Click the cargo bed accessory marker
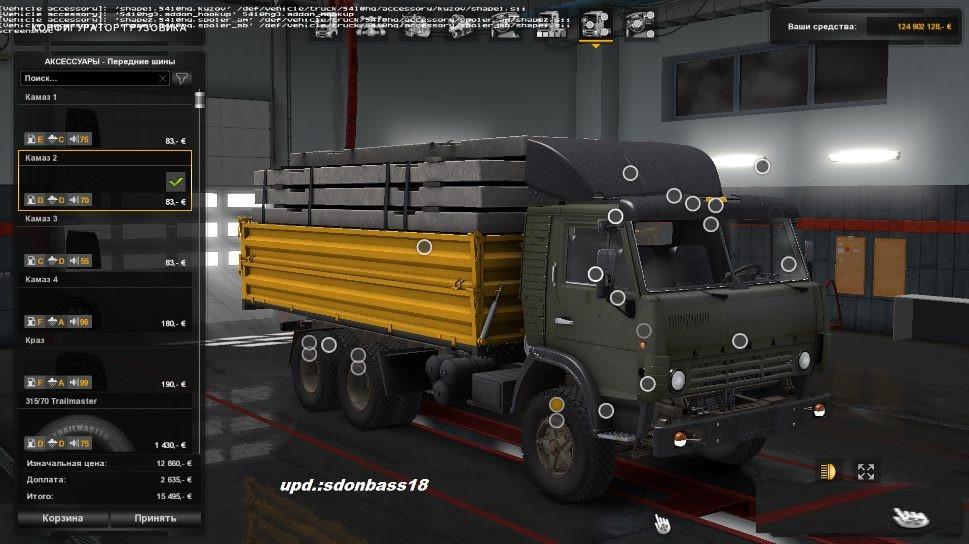Screen dimensions: 969x544 [x=424, y=246]
